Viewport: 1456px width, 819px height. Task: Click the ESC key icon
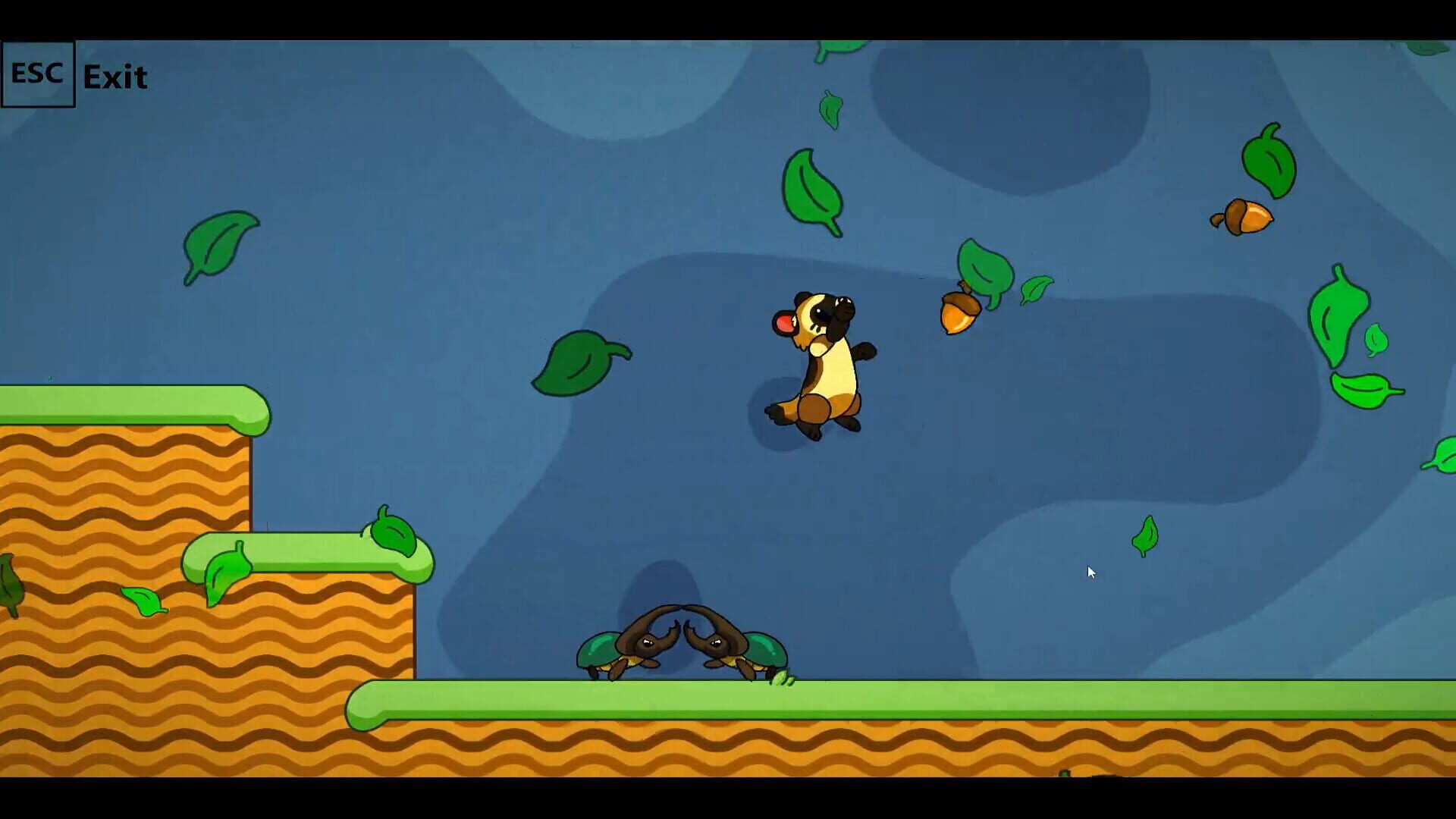(38, 74)
